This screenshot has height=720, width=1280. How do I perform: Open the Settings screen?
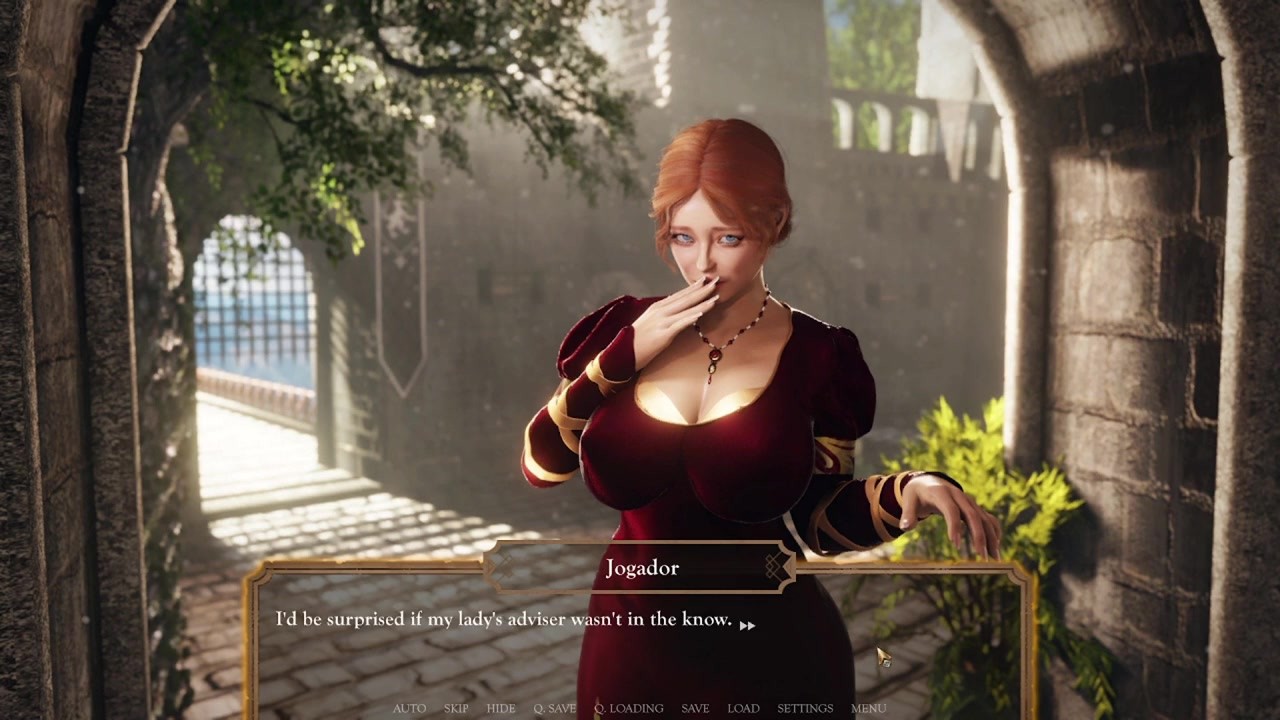tap(805, 708)
